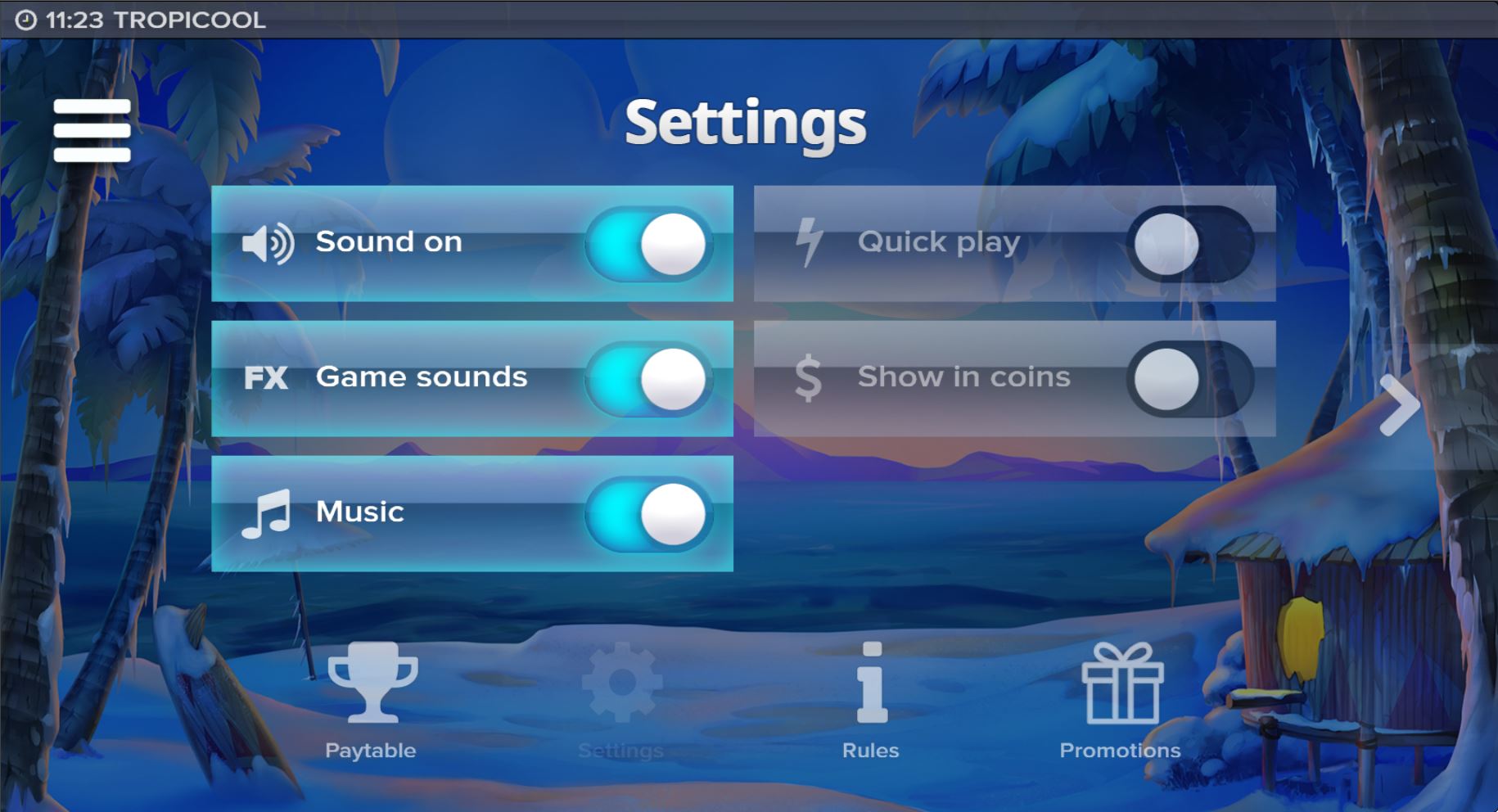Click the speaker icon next to Sound on
The width and height of the screenshot is (1498, 812).
(268, 242)
